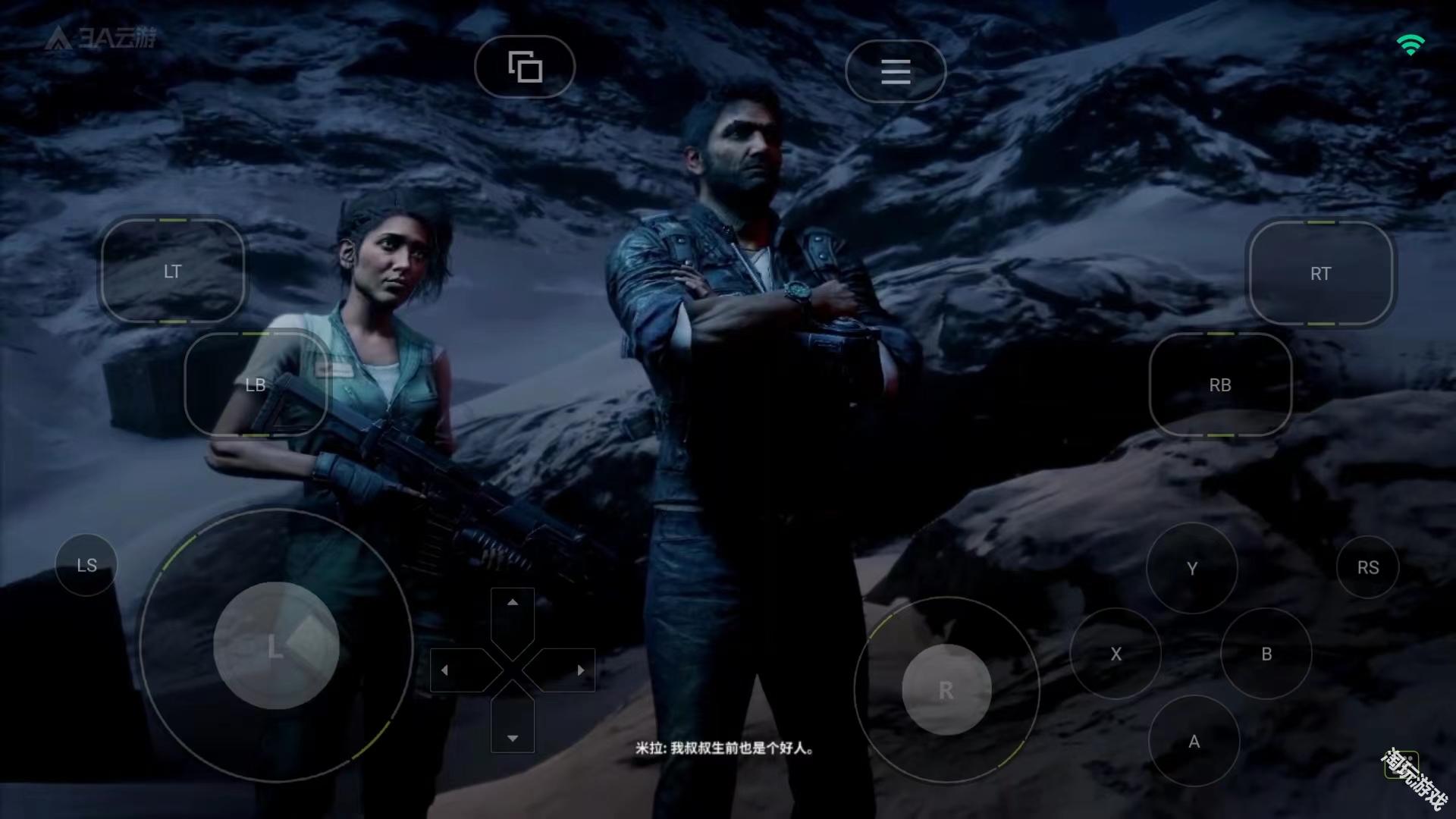
Task: Tap the Y face button
Action: 1191,568
